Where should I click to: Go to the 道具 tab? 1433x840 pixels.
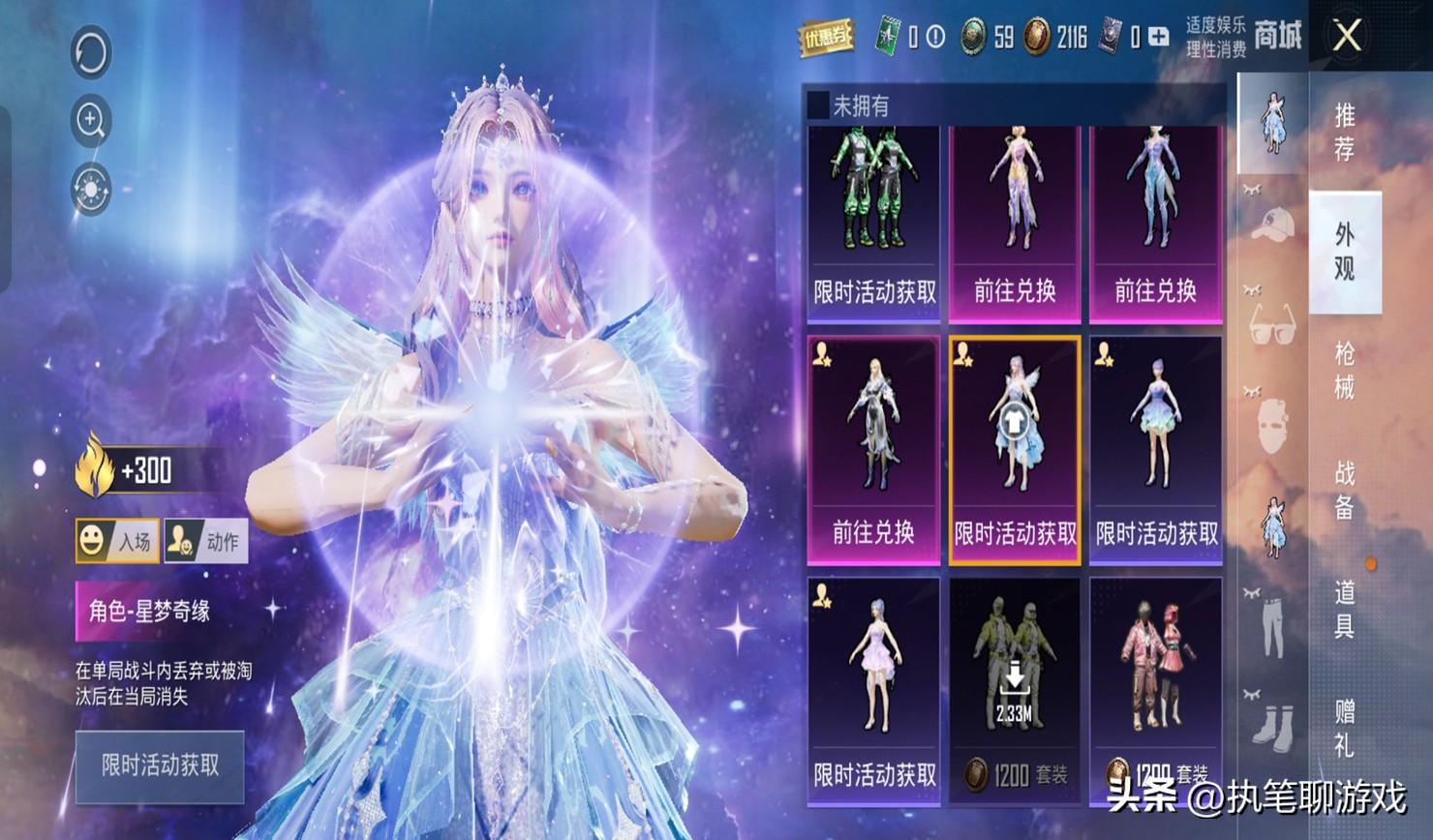1345,609
